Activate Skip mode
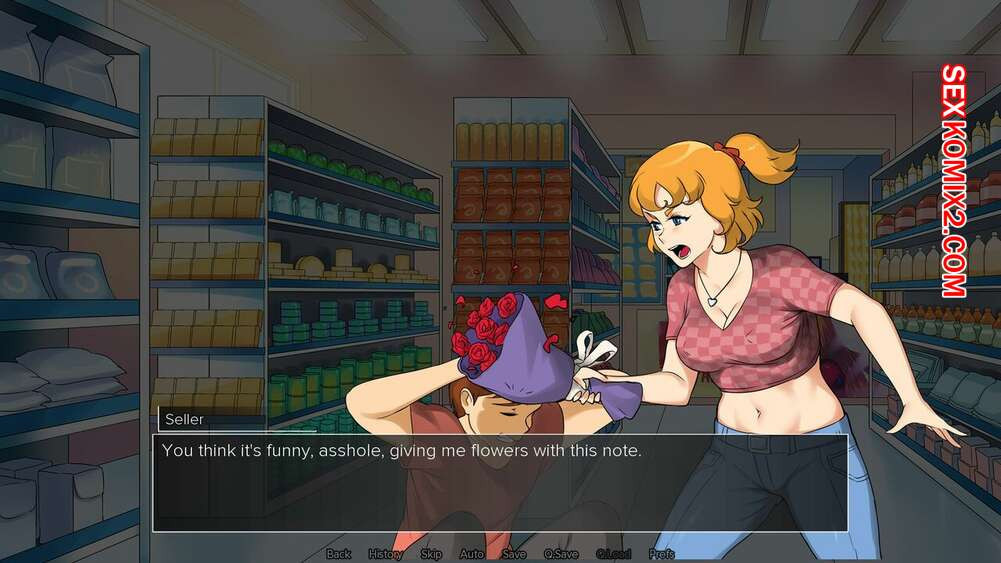Viewport: 1001px width, 563px height. point(431,554)
